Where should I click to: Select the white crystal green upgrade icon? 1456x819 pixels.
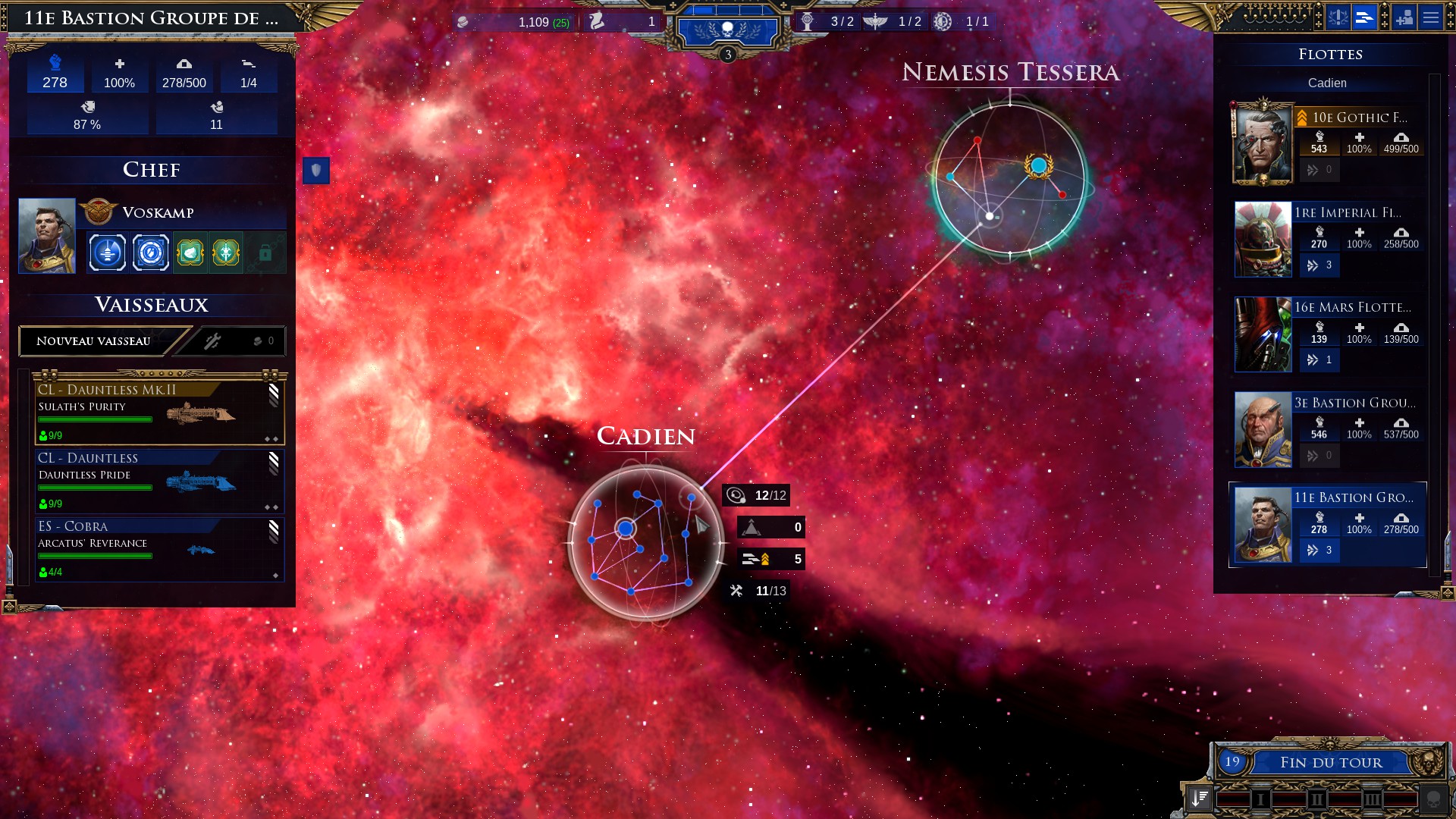coord(190,253)
